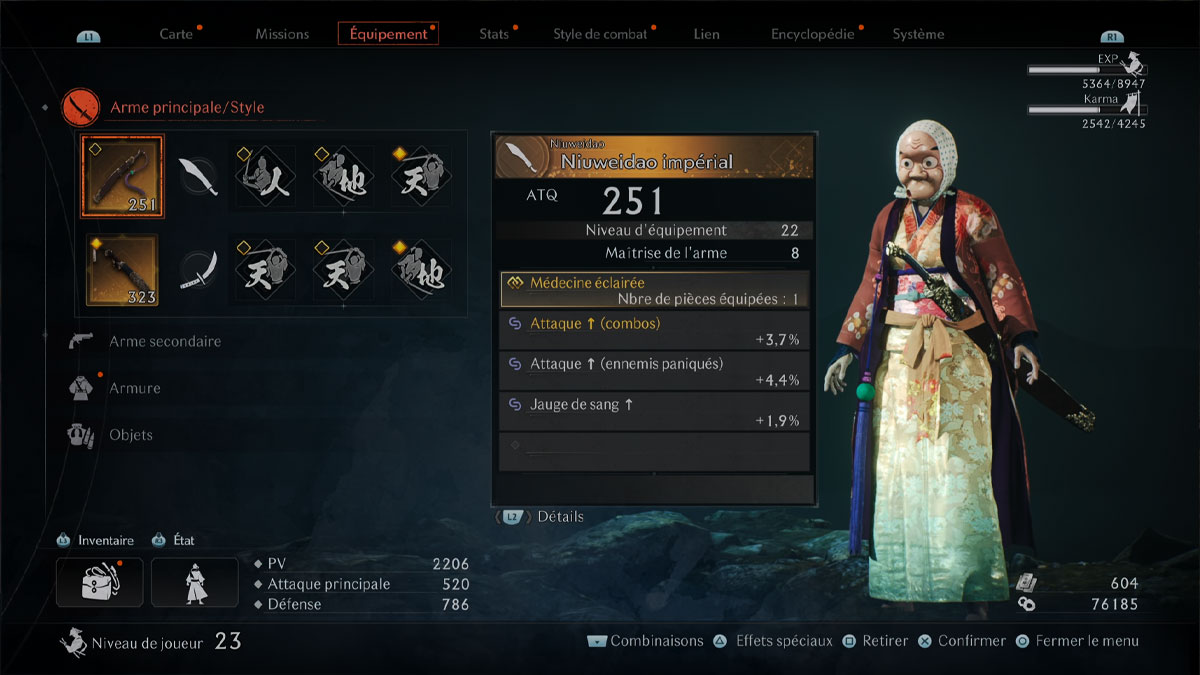Select the Arme principale/Style category
The height and width of the screenshot is (675, 1200).
click(x=186, y=107)
